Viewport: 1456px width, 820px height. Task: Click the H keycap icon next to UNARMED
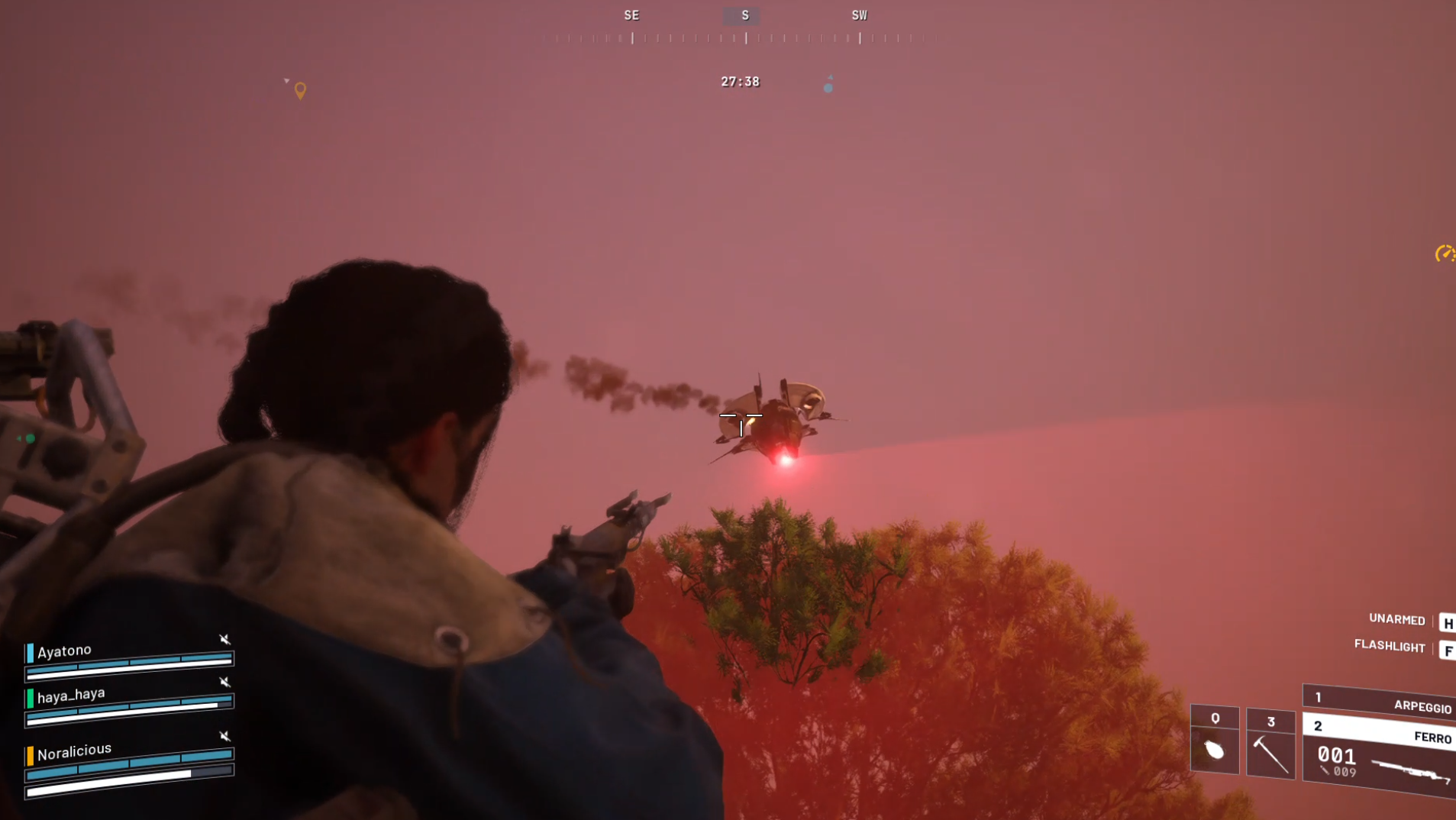click(1448, 622)
